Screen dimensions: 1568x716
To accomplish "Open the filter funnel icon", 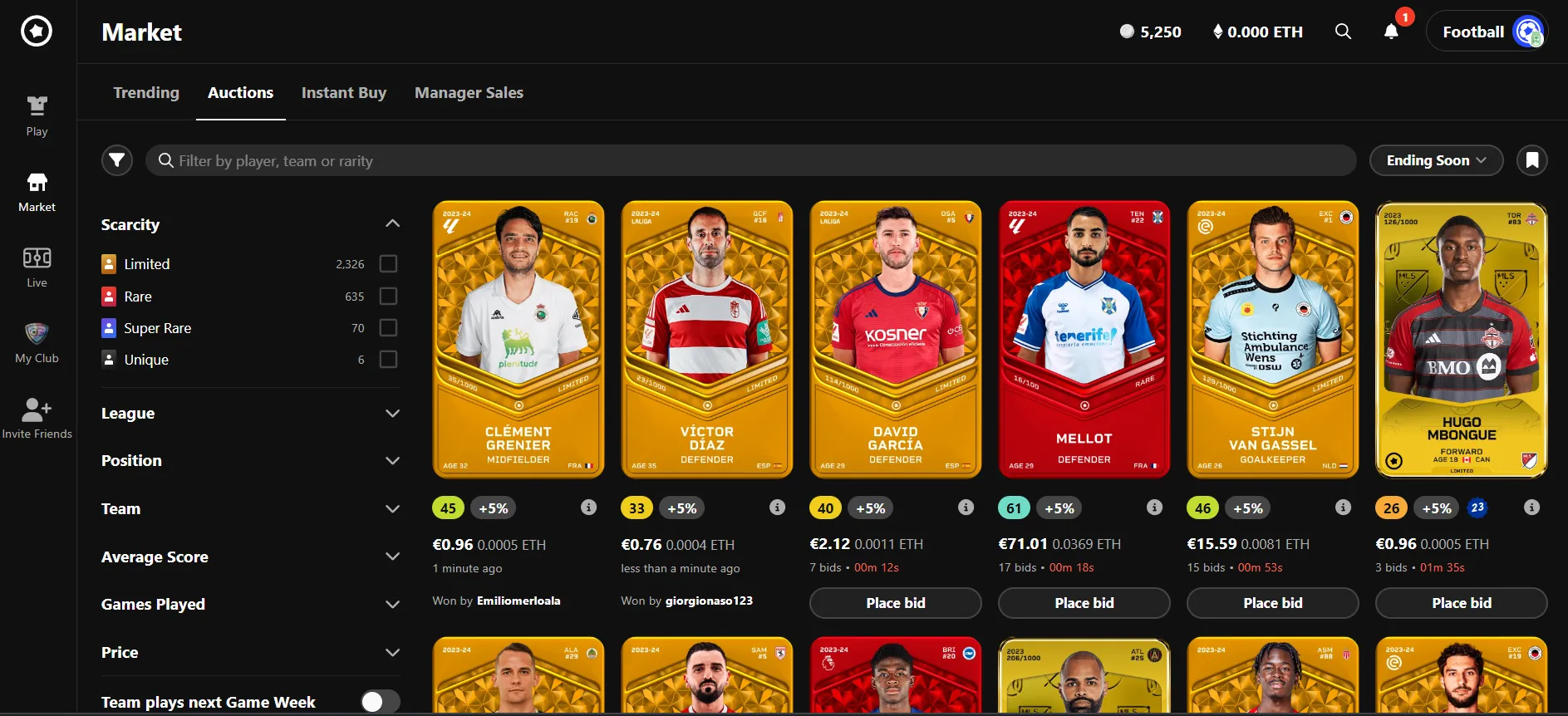I will click(117, 159).
